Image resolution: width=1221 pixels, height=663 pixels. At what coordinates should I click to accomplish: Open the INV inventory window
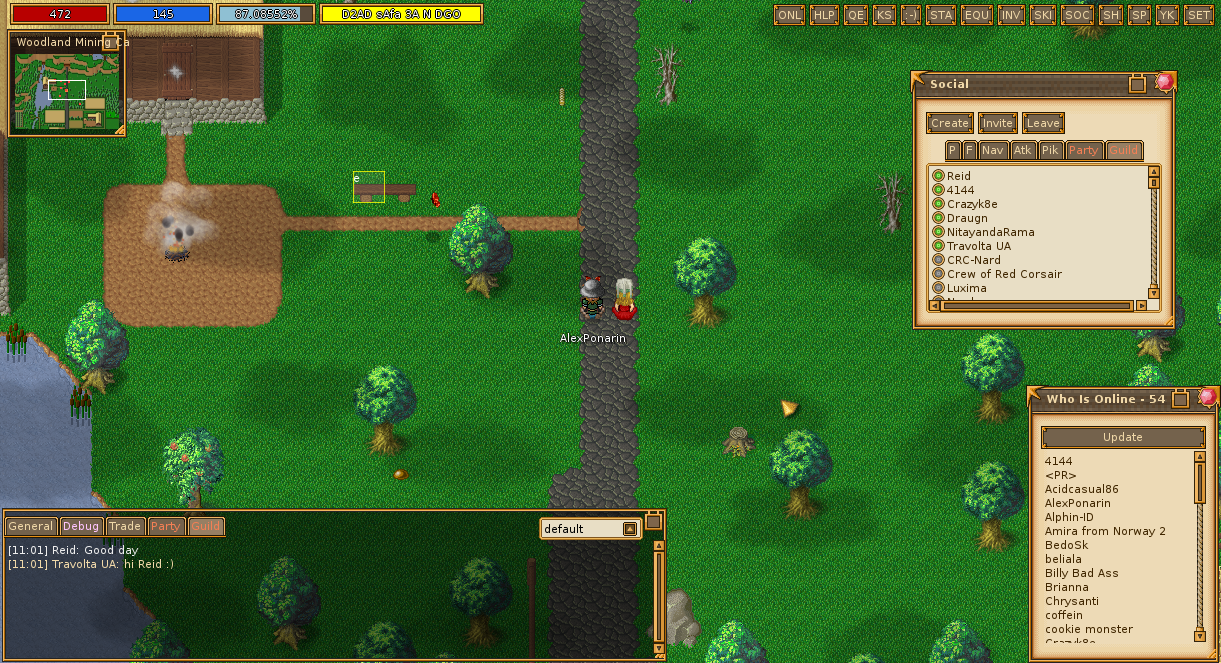point(1011,15)
